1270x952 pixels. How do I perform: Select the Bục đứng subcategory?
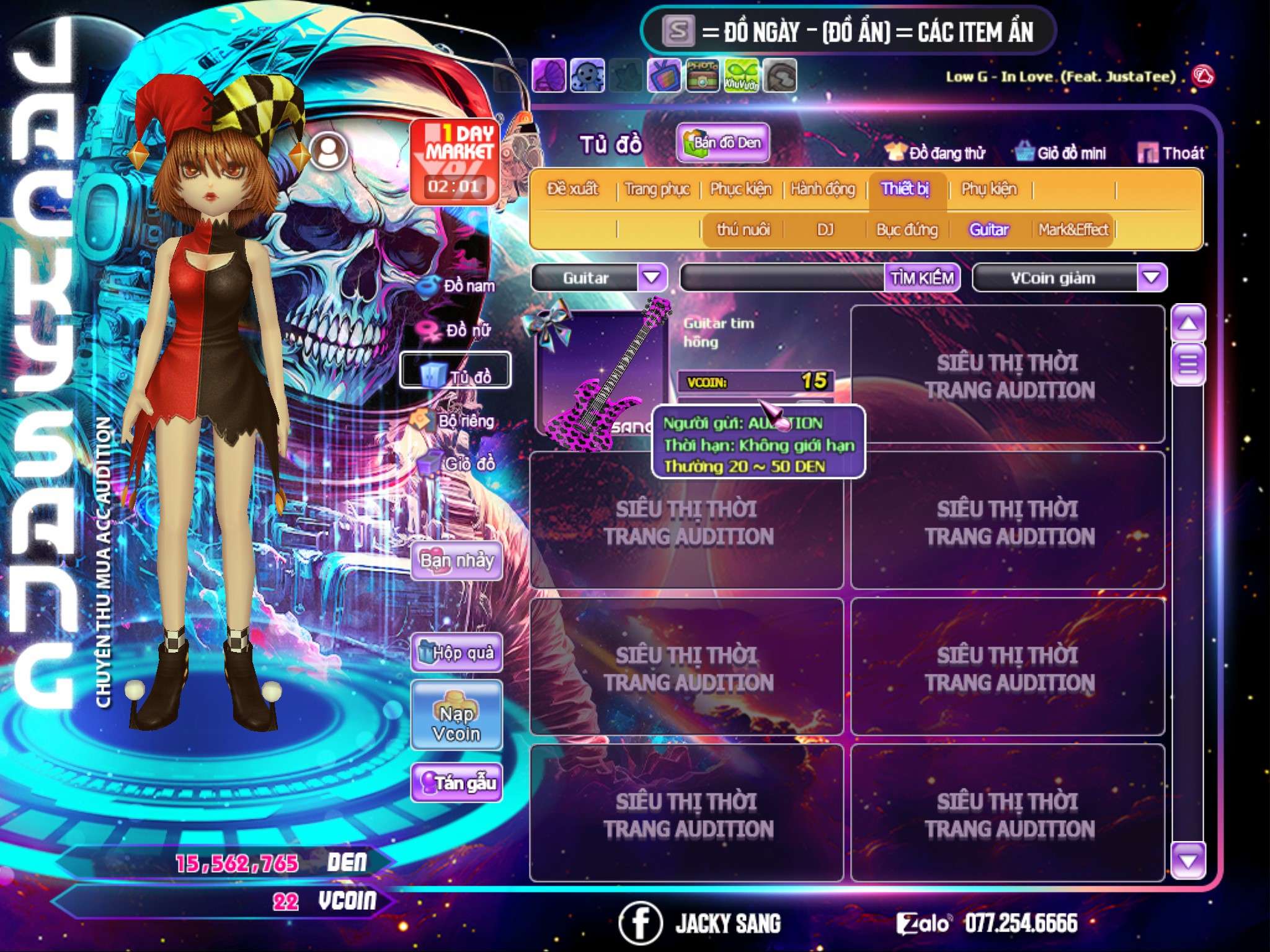pyautogui.click(x=907, y=230)
